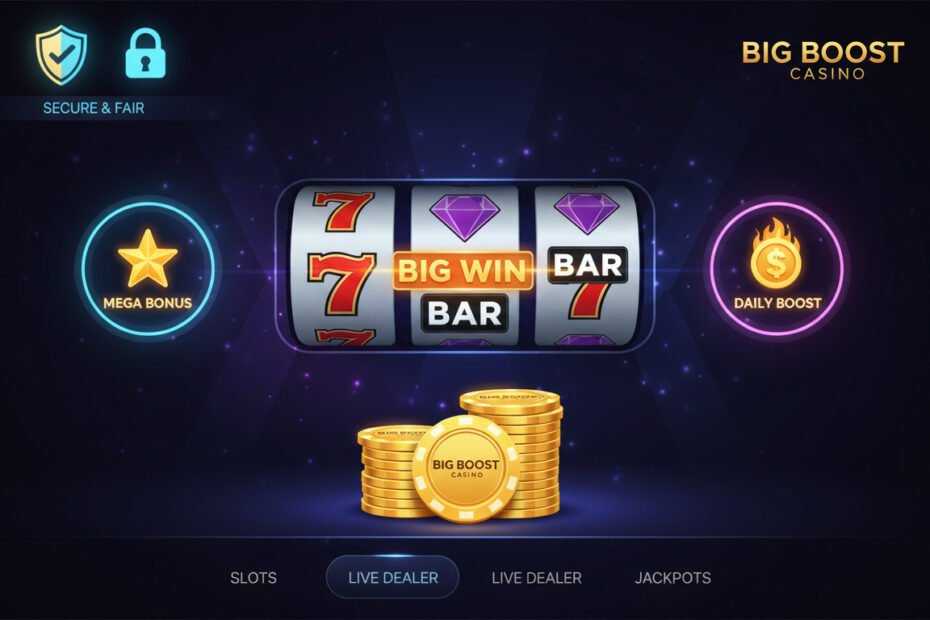Select the highlighted Live Dealer tab
The image size is (930, 620).
coord(392,577)
